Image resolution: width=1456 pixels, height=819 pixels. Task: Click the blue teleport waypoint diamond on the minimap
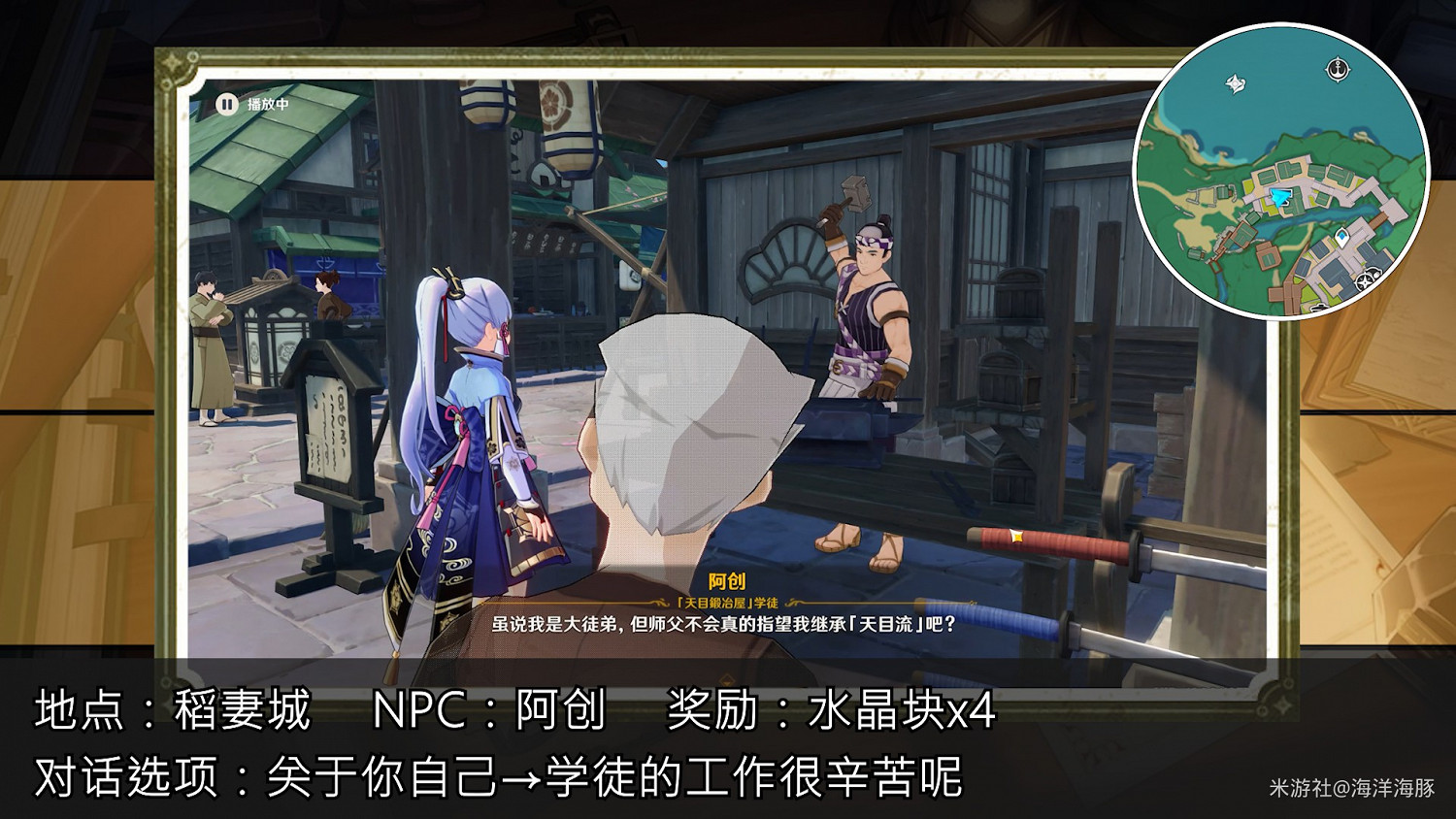pos(1343,235)
